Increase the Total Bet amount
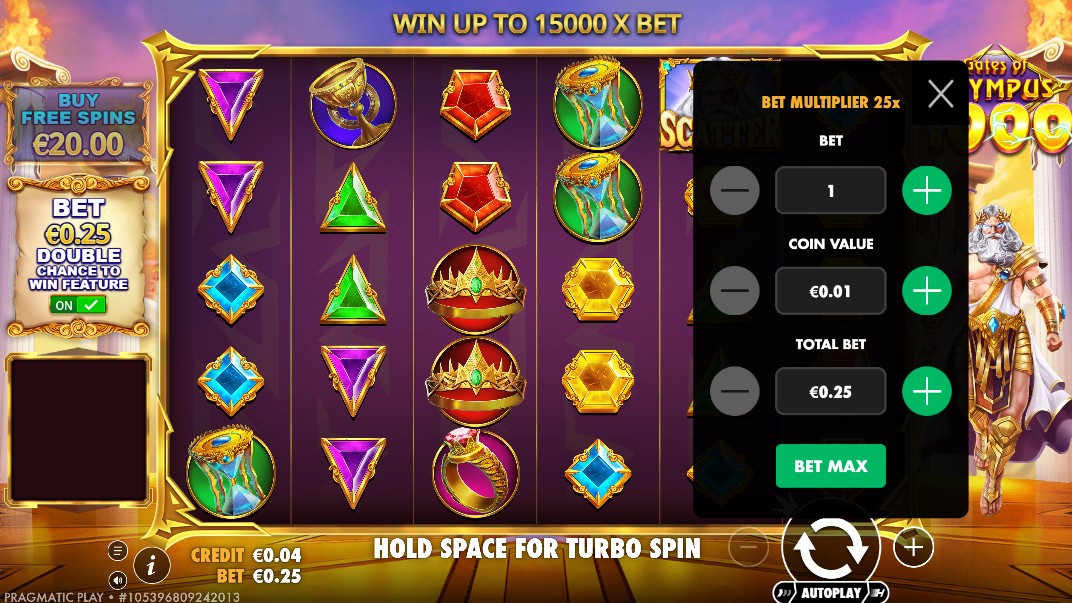Screen dimensions: 1072x603 pyautogui.click(x=927, y=391)
